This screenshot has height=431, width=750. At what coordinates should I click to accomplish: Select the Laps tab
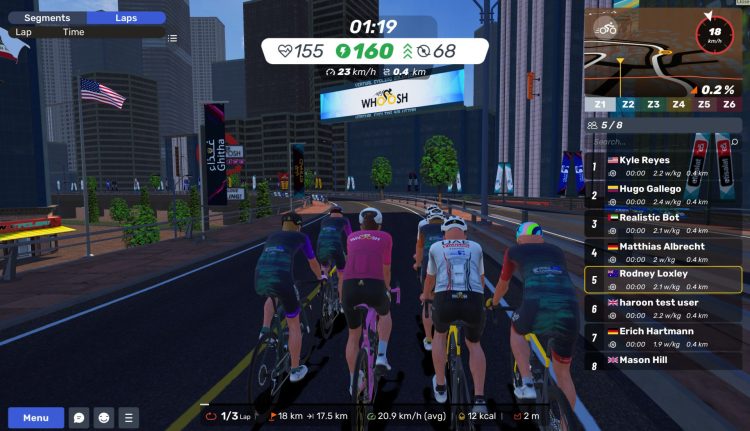pos(126,18)
